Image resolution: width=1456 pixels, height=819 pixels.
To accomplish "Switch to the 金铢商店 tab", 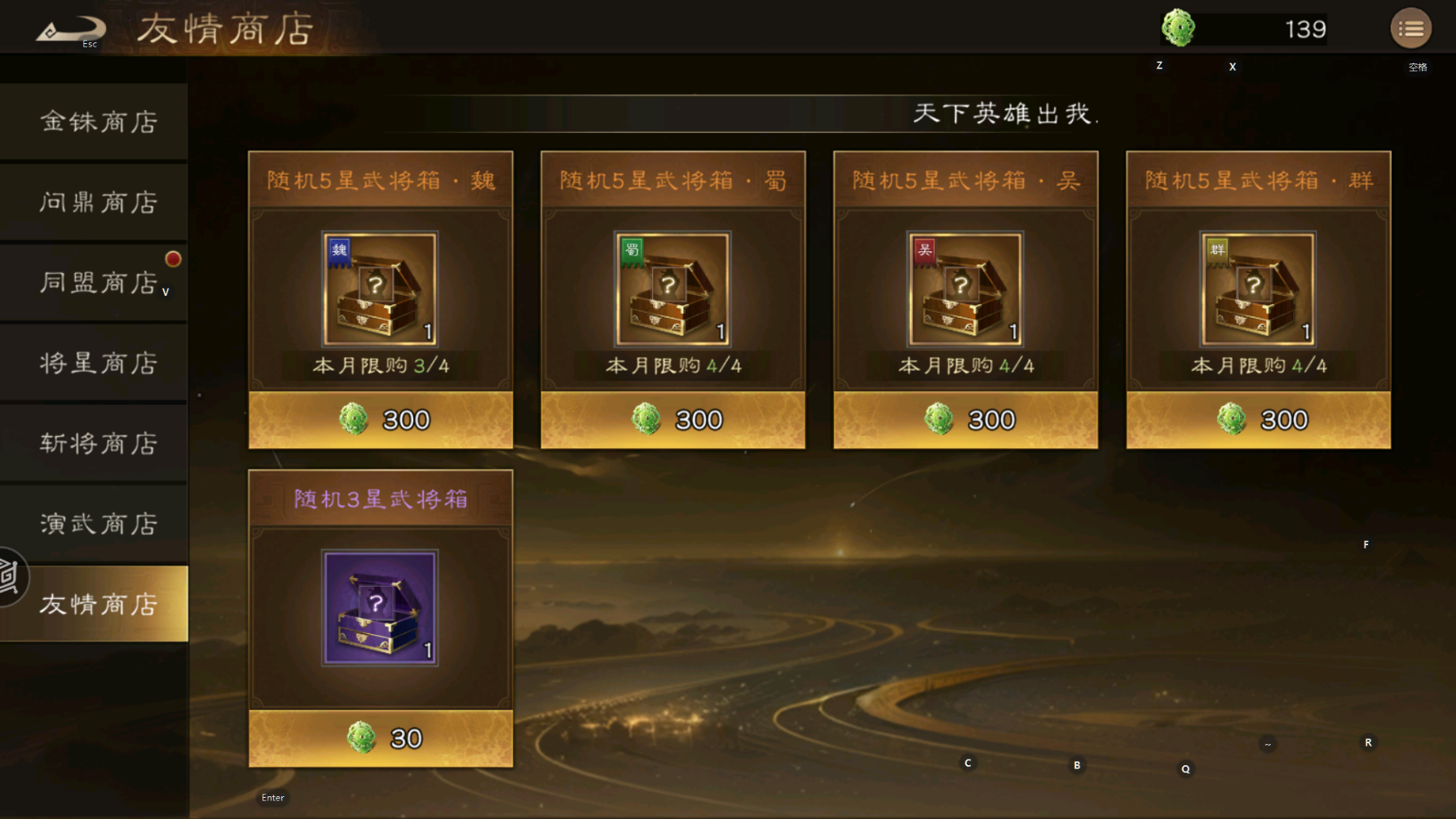I will (x=98, y=122).
